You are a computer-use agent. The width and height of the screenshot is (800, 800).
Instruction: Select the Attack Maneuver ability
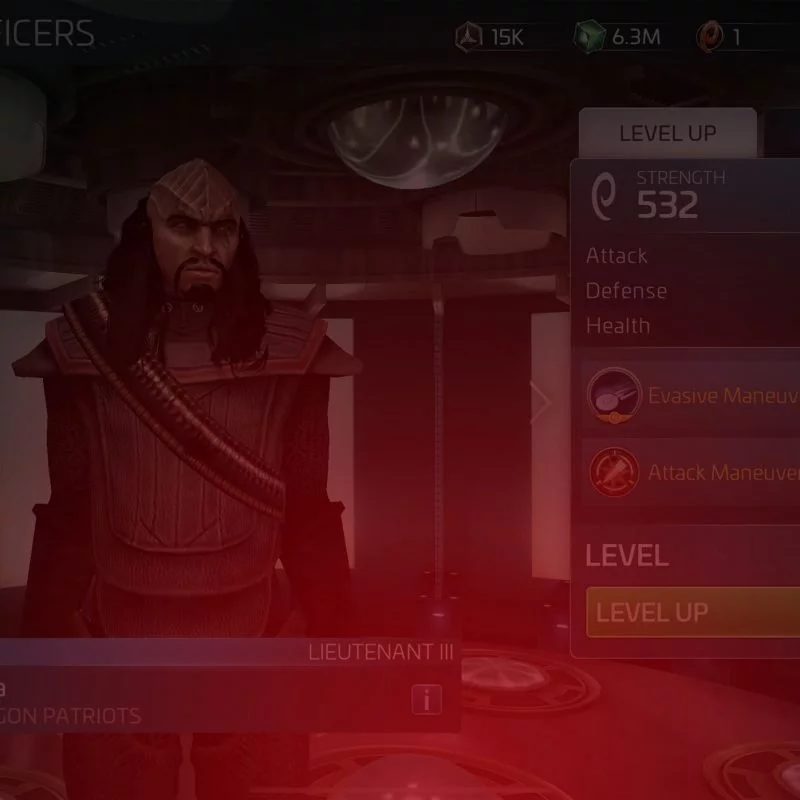pos(692,471)
